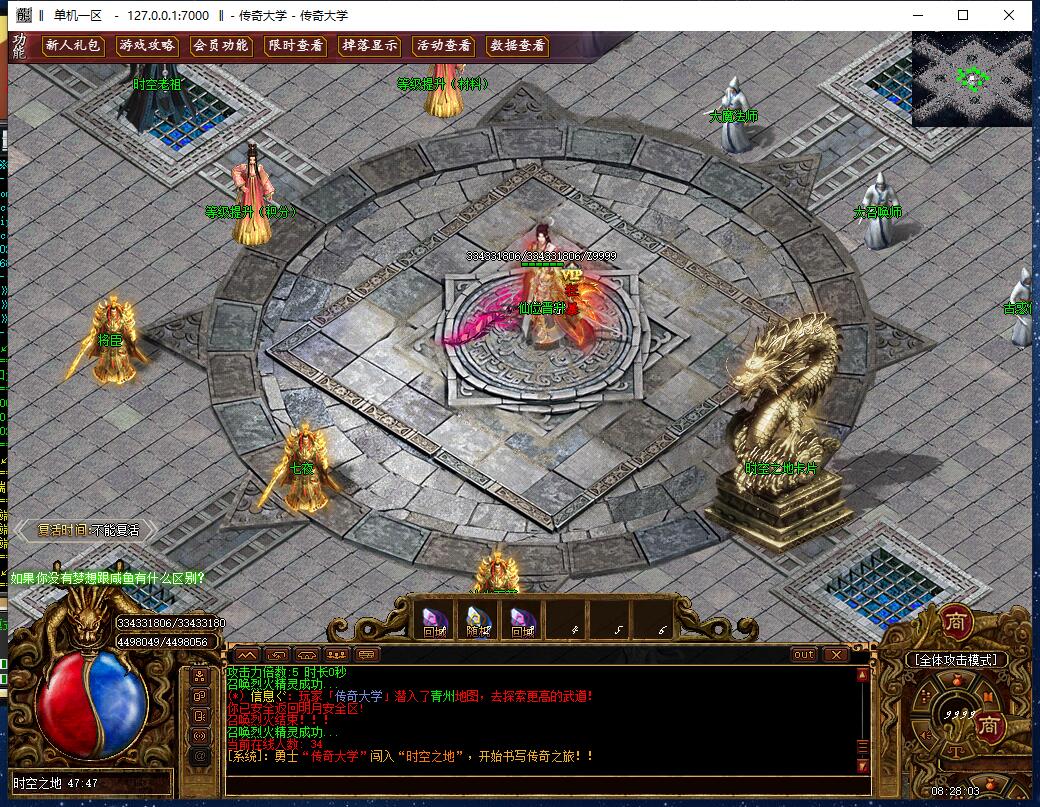This screenshot has width=1040, height=807.
Task: Close the chat panel with the X button
Action: (x=835, y=655)
